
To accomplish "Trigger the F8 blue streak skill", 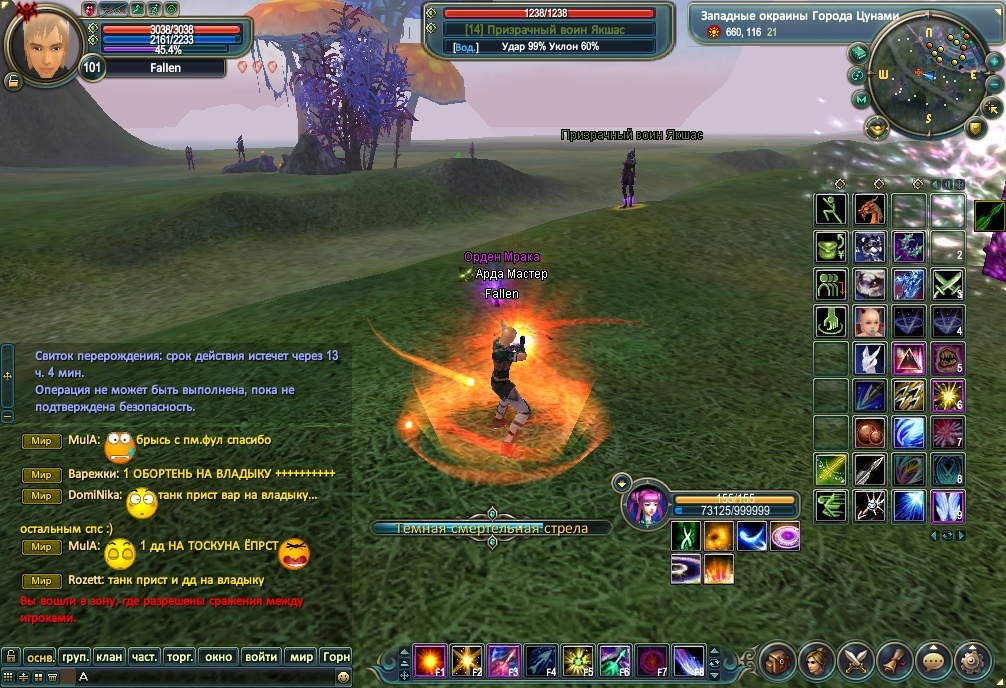I will 688,660.
